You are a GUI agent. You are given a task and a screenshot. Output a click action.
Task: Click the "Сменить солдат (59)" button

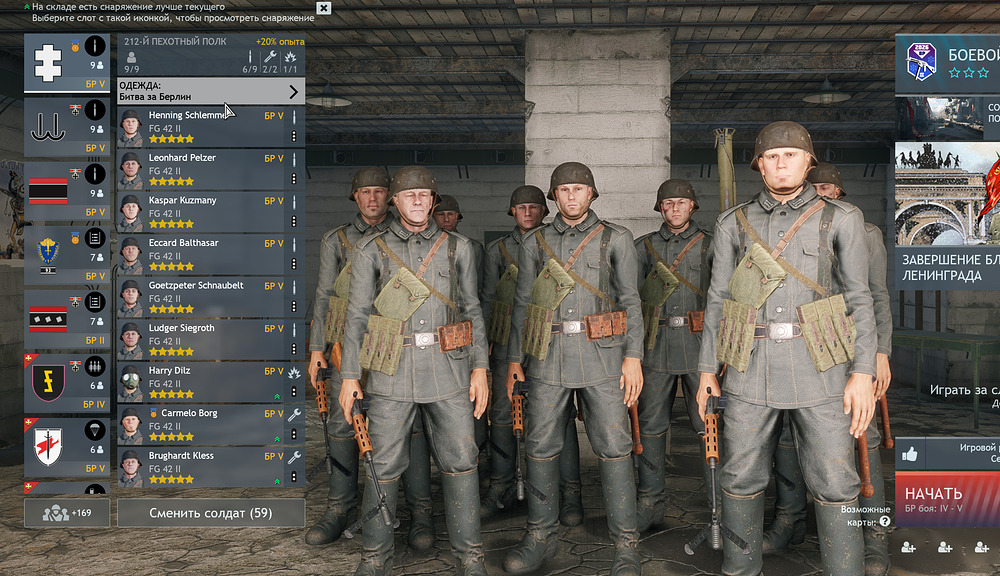coord(211,513)
